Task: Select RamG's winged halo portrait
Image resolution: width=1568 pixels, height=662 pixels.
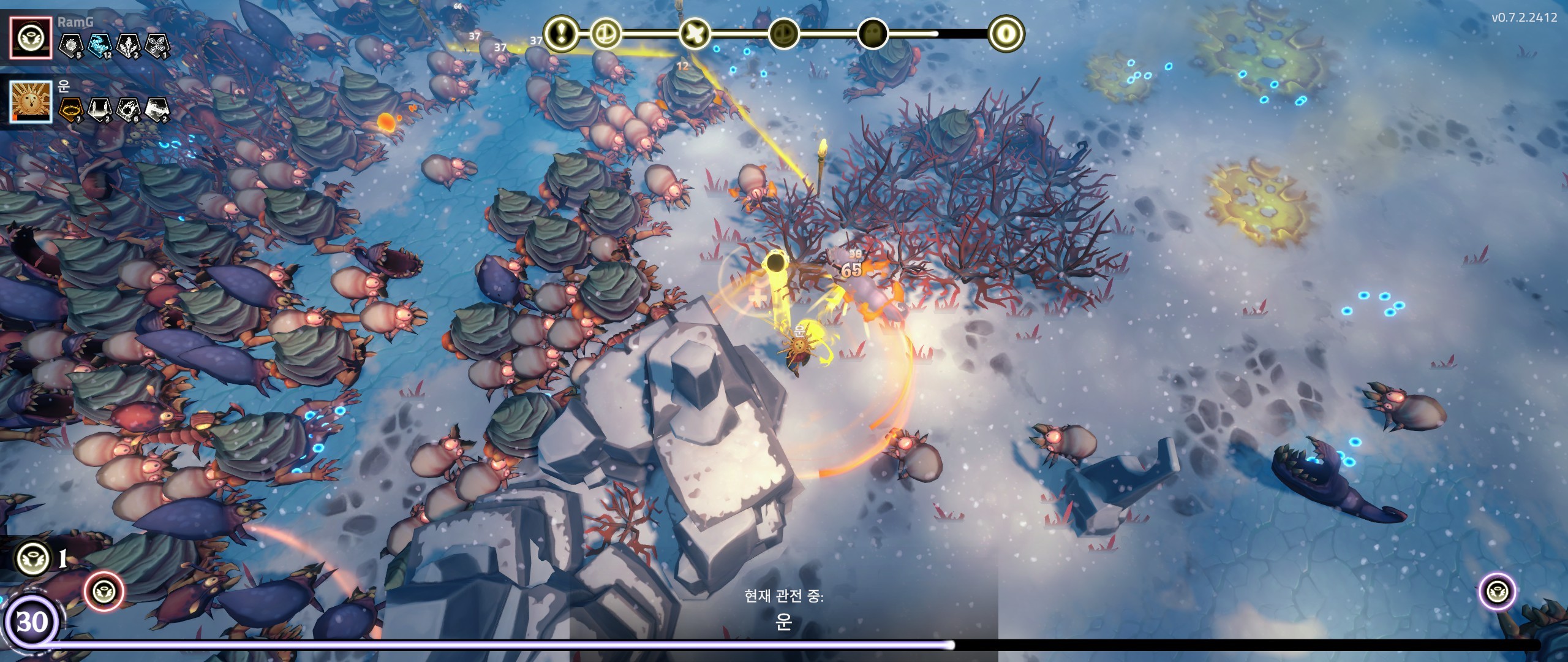Action: [31, 37]
